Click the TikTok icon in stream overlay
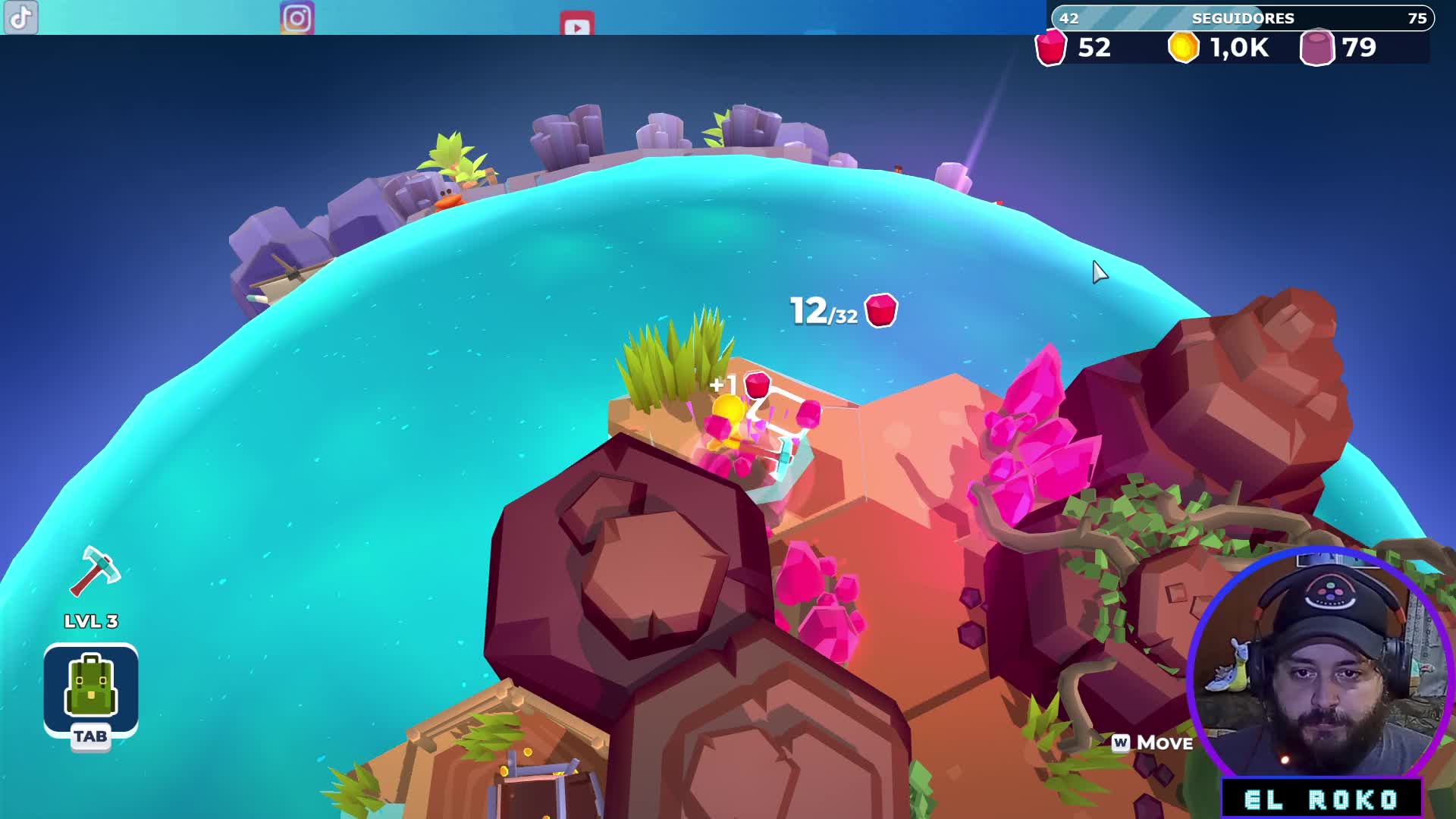The height and width of the screenshot is (819, 1456). 21,17
